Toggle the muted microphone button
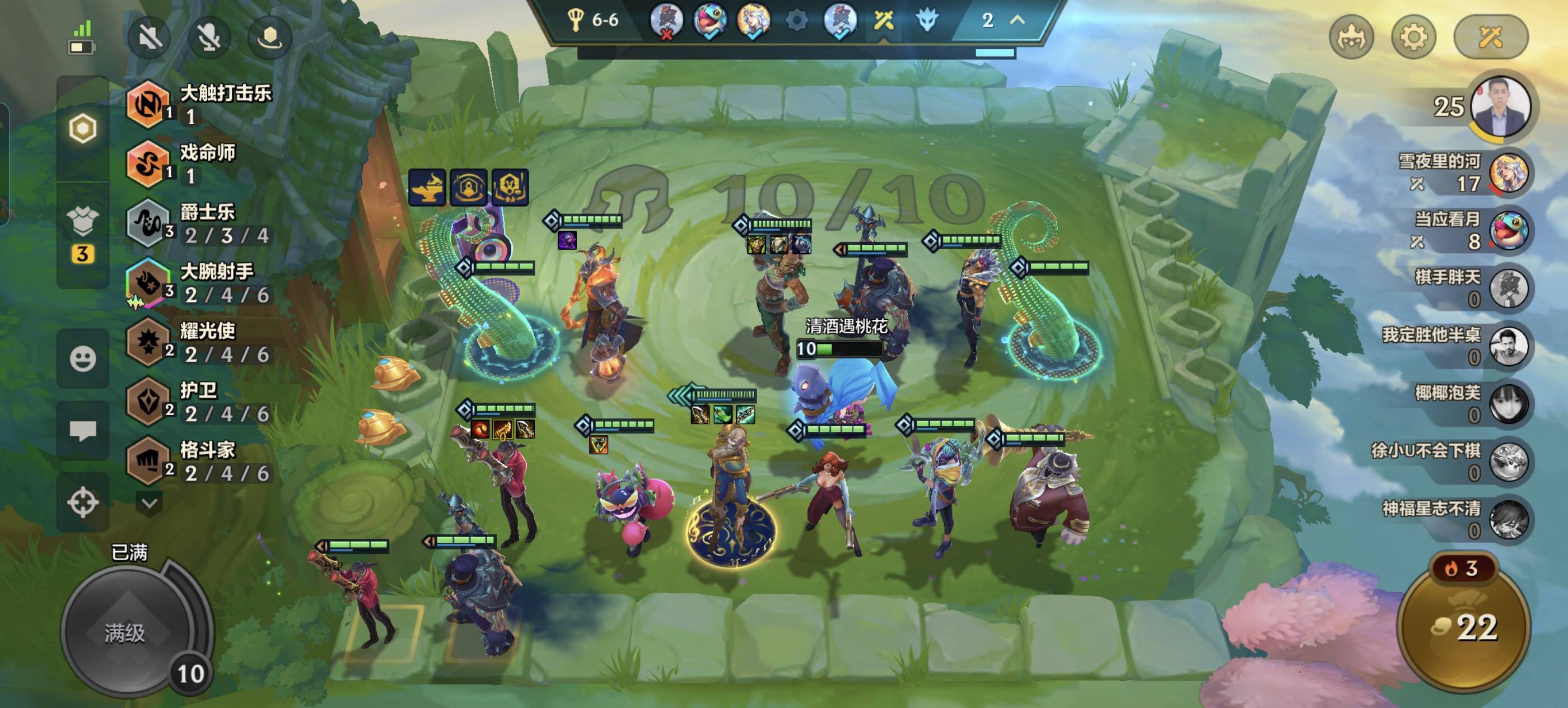 [209, 38]
